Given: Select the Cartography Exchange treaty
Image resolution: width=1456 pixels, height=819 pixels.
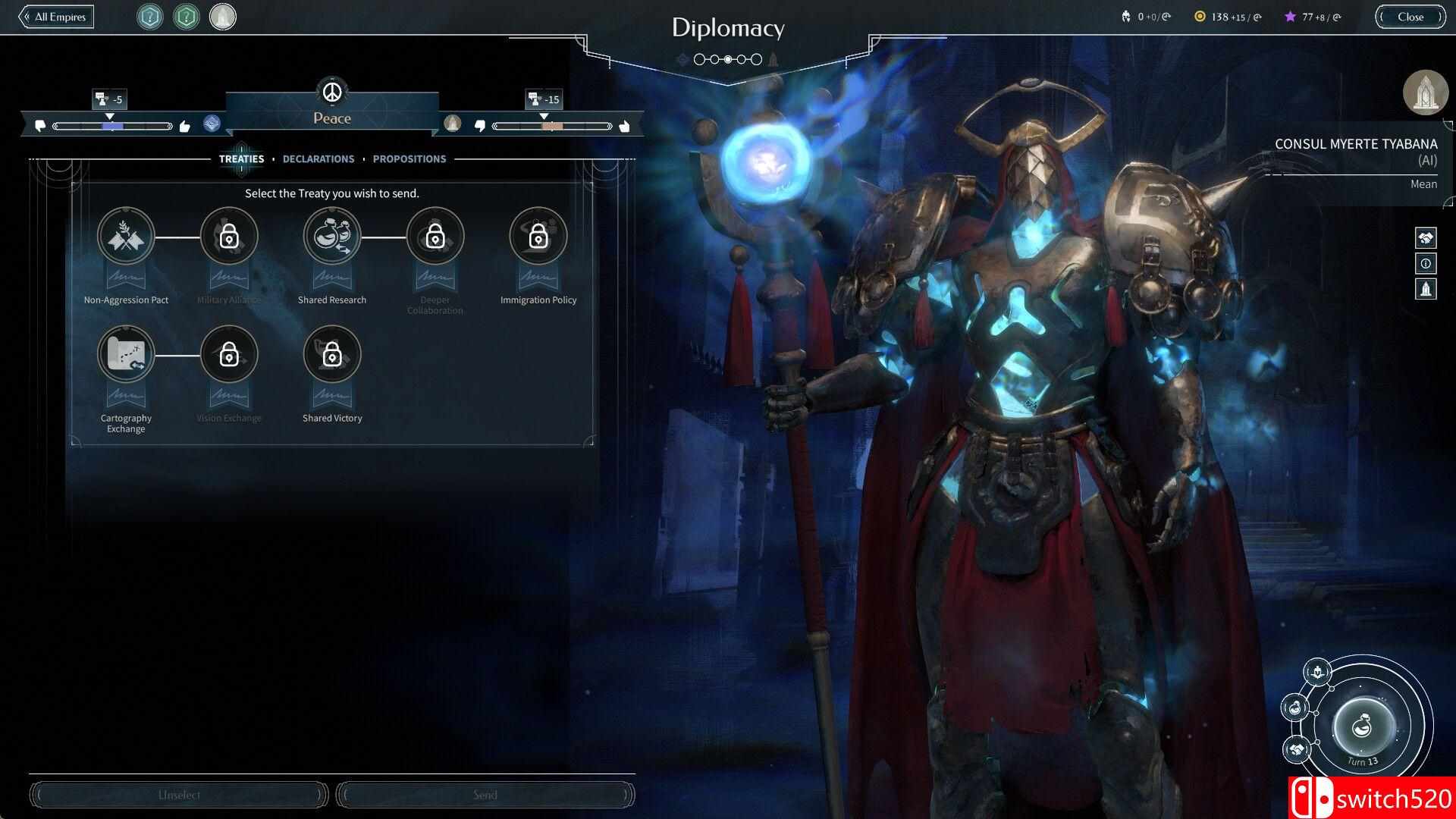Looking at the screenshot, I should [x=126, y=354].
